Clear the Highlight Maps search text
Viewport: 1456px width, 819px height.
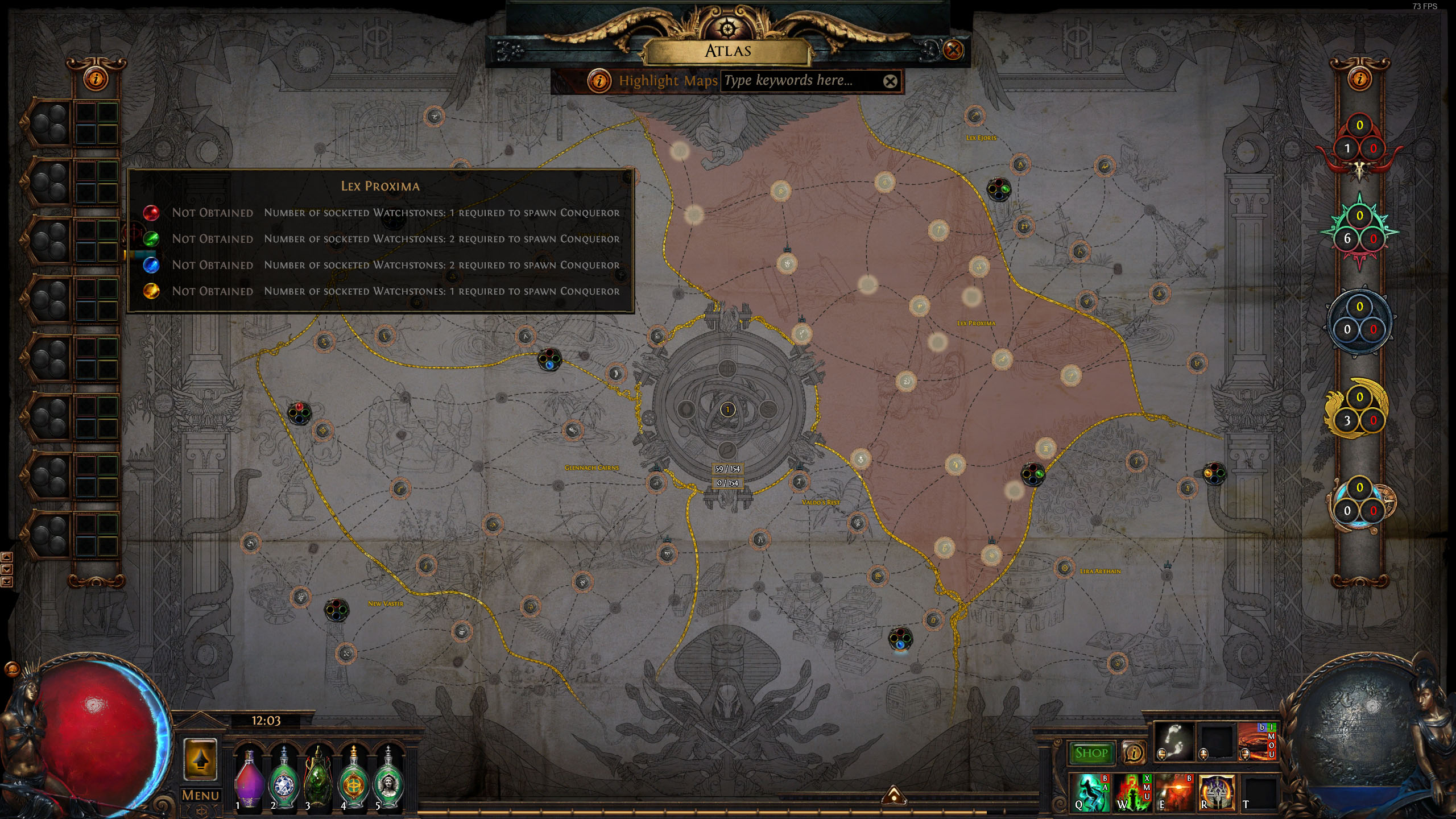890,81
